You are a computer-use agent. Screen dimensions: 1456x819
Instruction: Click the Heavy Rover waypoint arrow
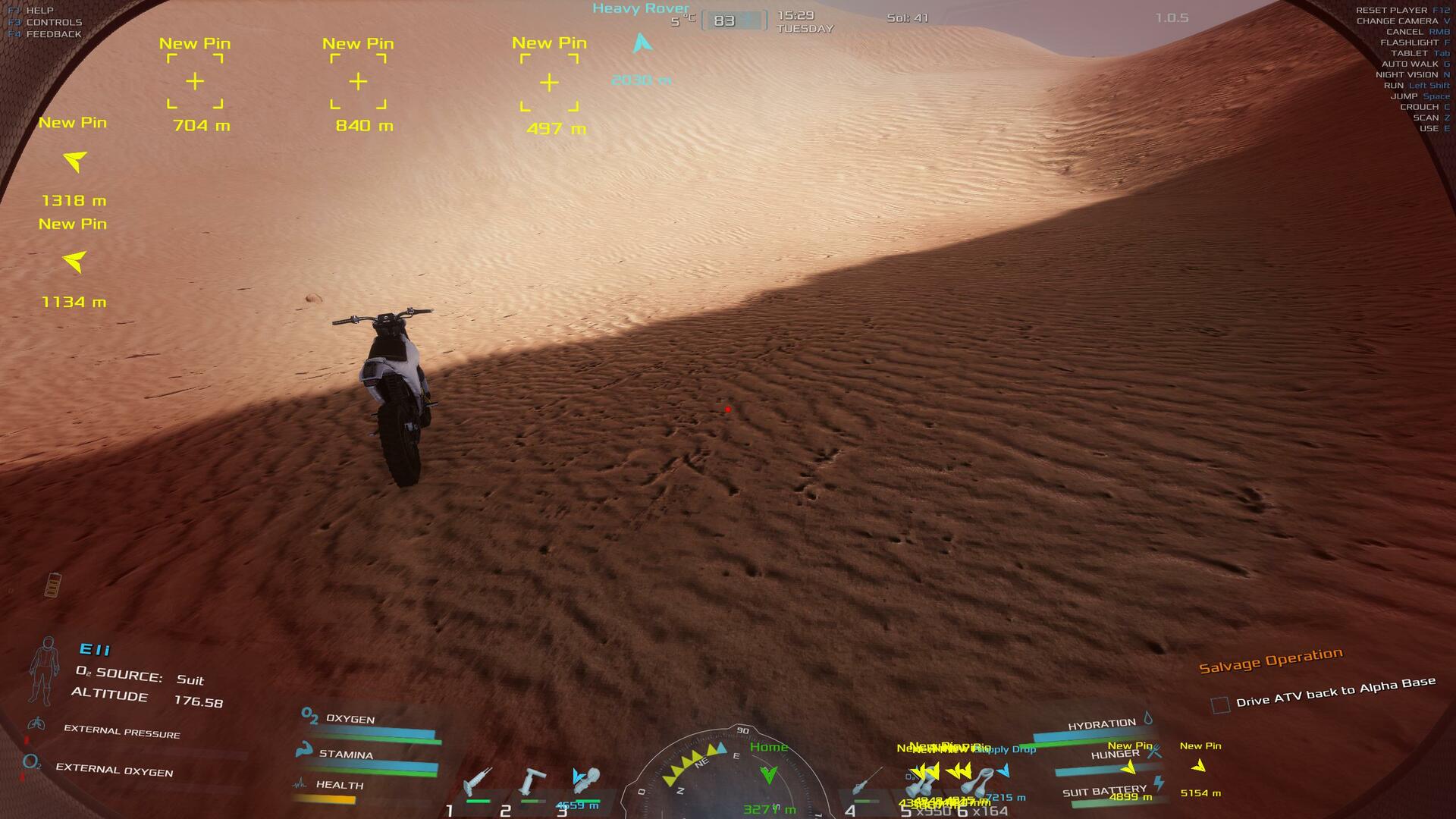coord(642,43)
